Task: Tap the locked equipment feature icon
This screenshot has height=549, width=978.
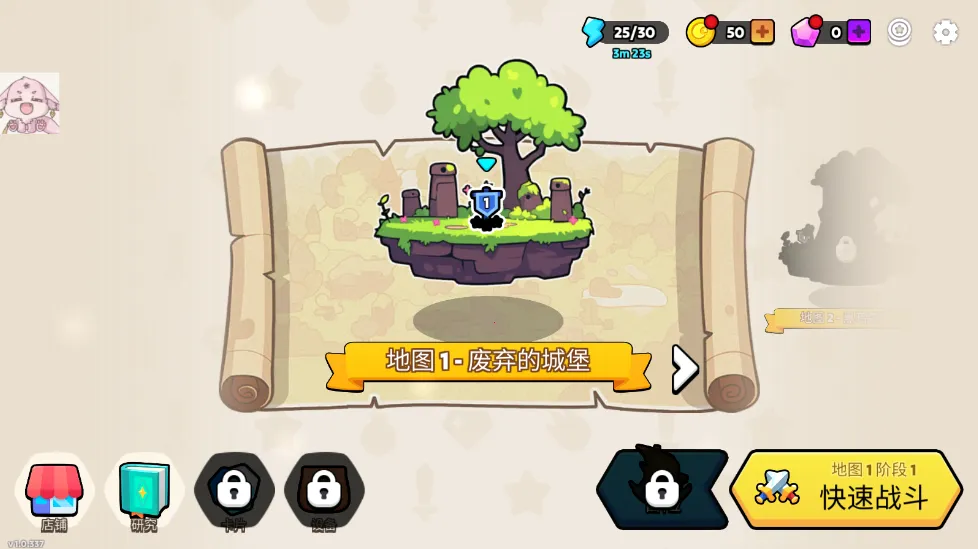Action: point(324,490)
